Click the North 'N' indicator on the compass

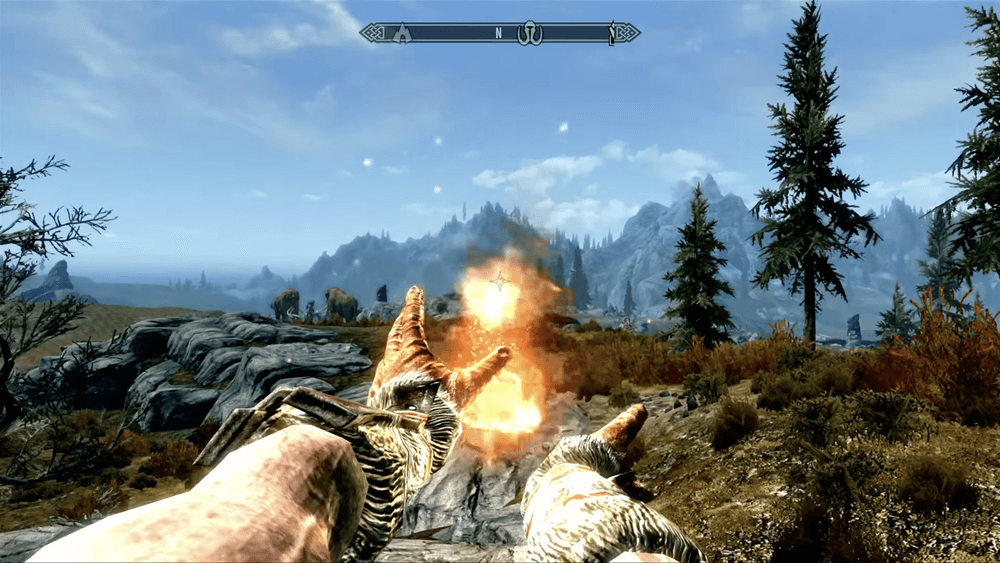coord(498,34)
